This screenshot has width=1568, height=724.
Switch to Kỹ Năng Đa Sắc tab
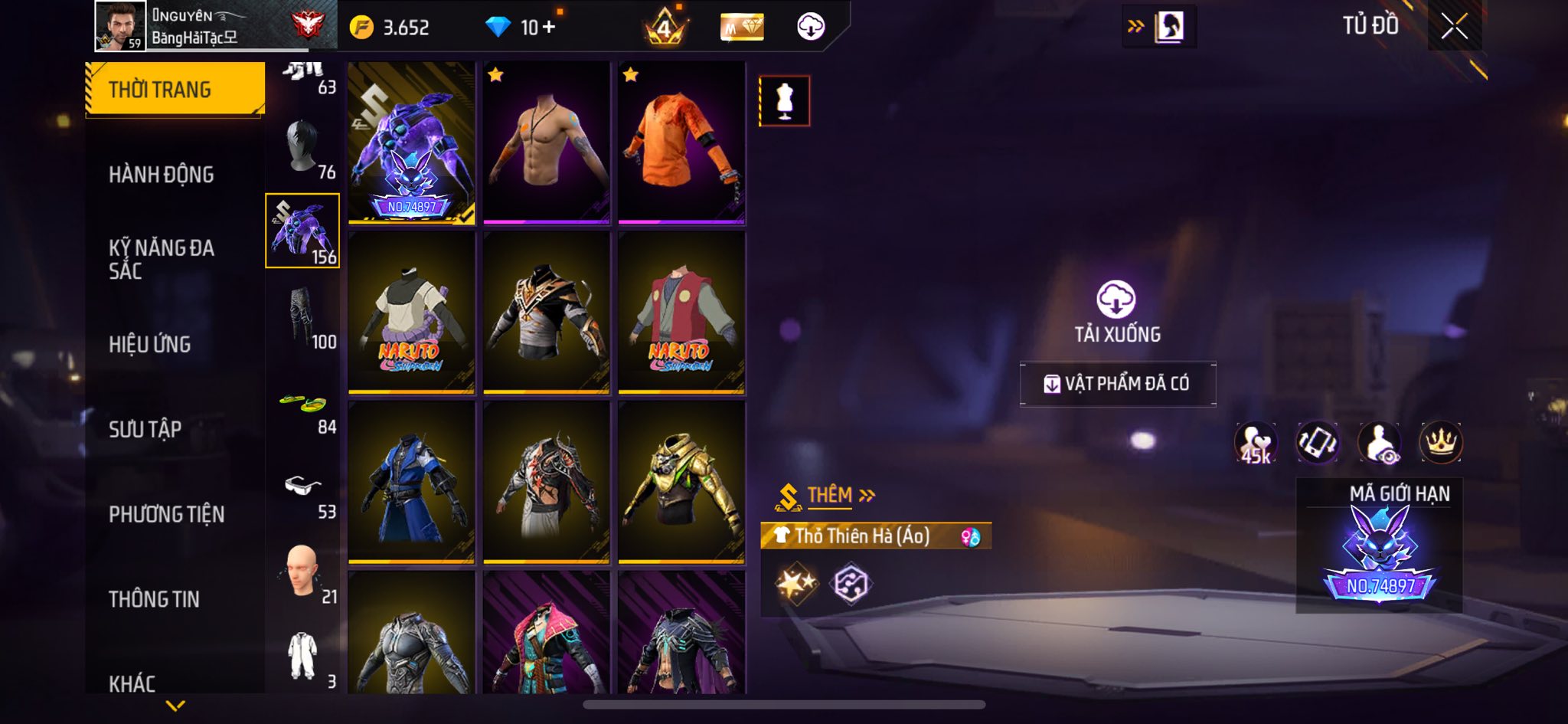[161, 259]
